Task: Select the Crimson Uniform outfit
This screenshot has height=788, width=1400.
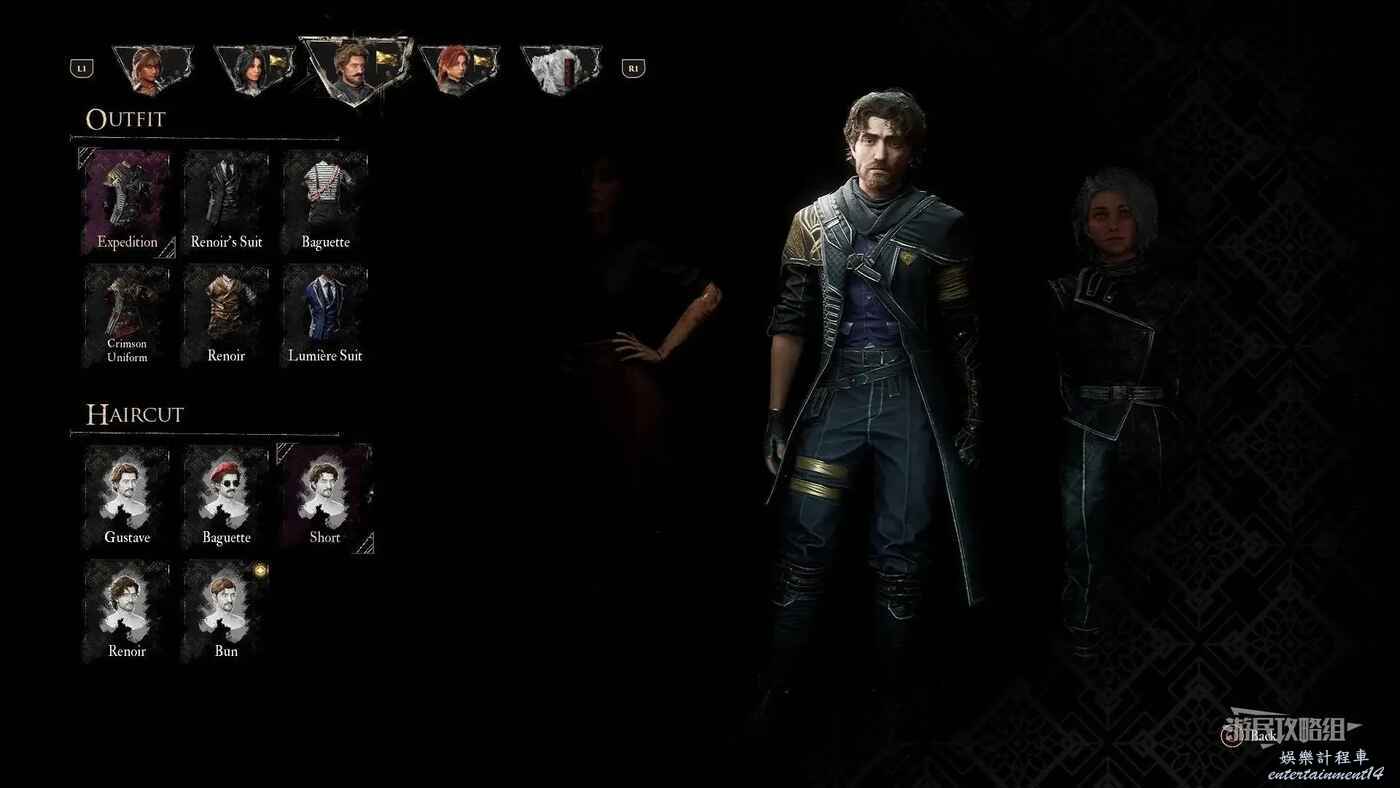Action: pos(127,316)
